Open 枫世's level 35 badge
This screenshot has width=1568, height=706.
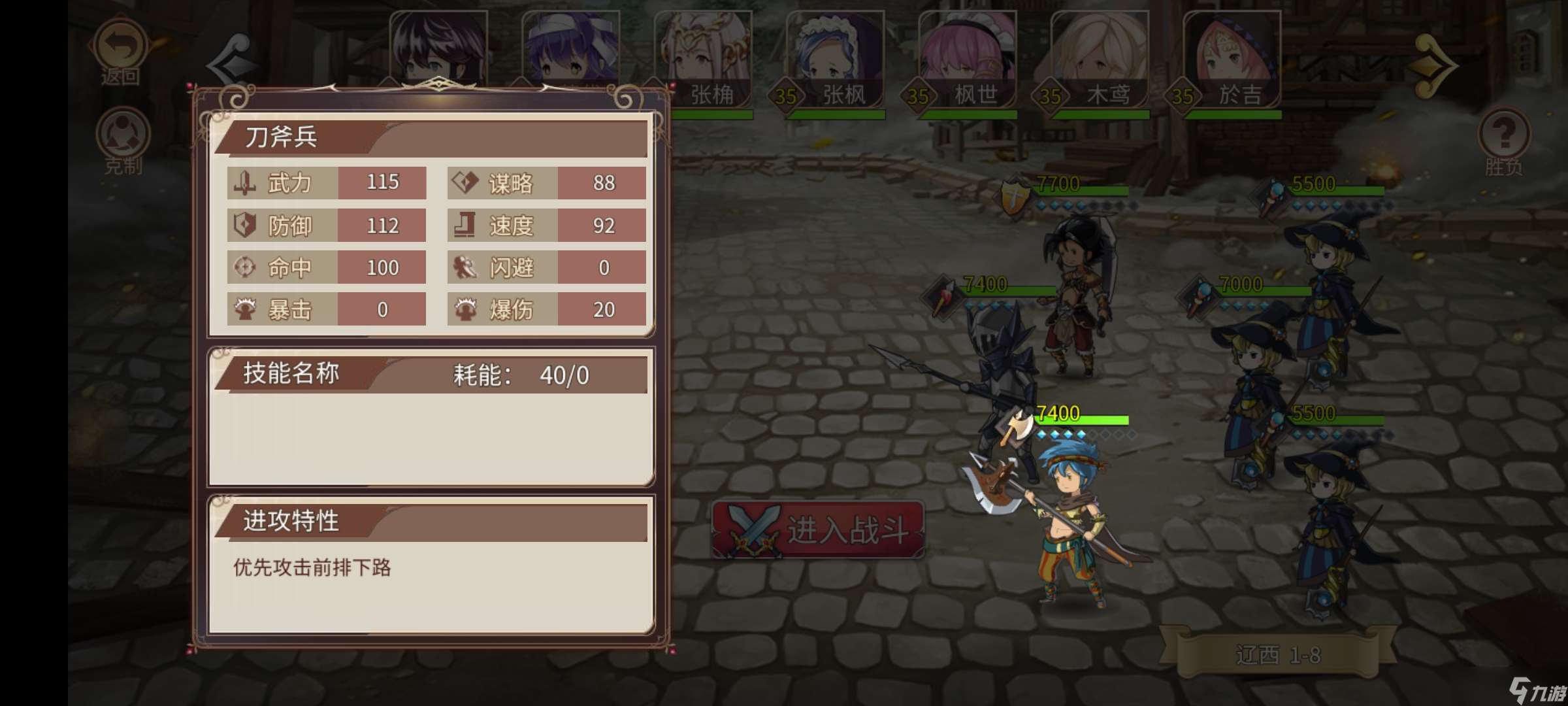point(917,95)
